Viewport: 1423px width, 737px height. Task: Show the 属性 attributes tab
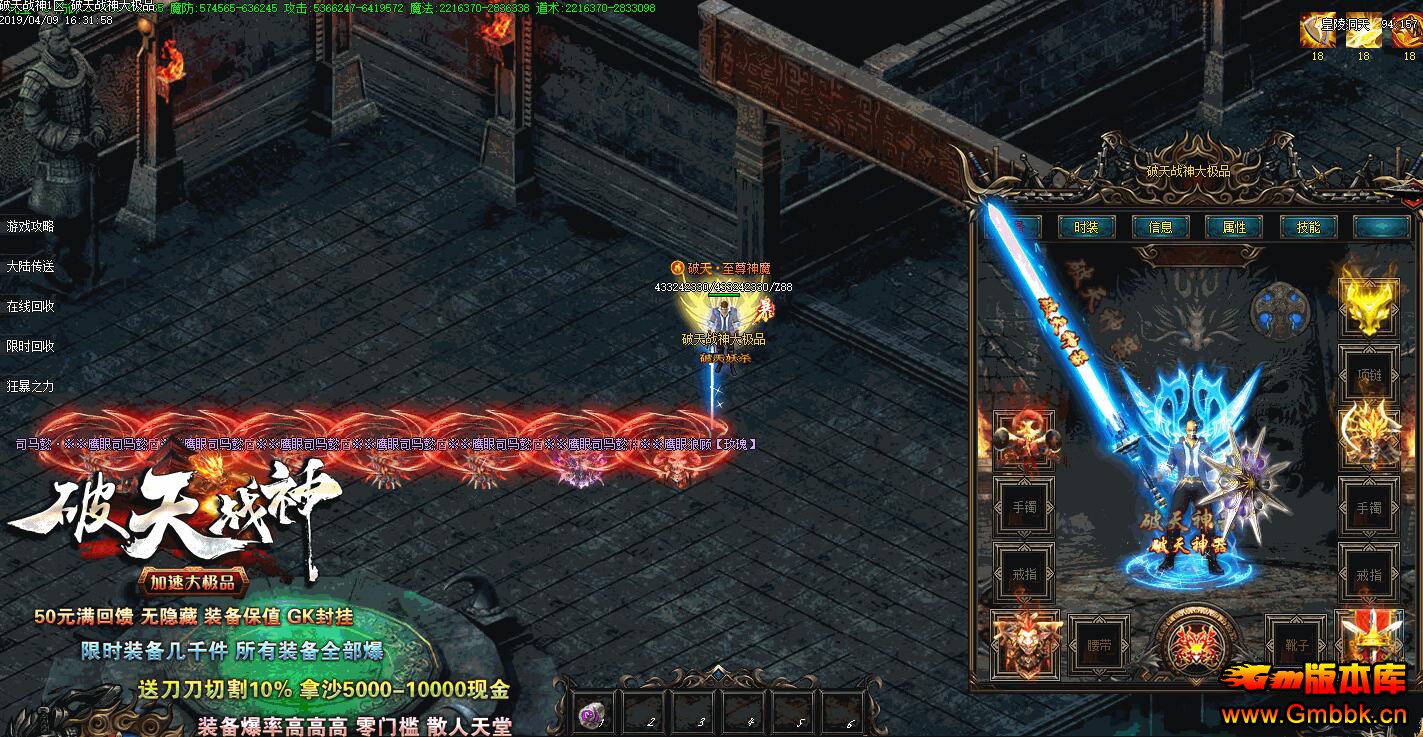1234,227
